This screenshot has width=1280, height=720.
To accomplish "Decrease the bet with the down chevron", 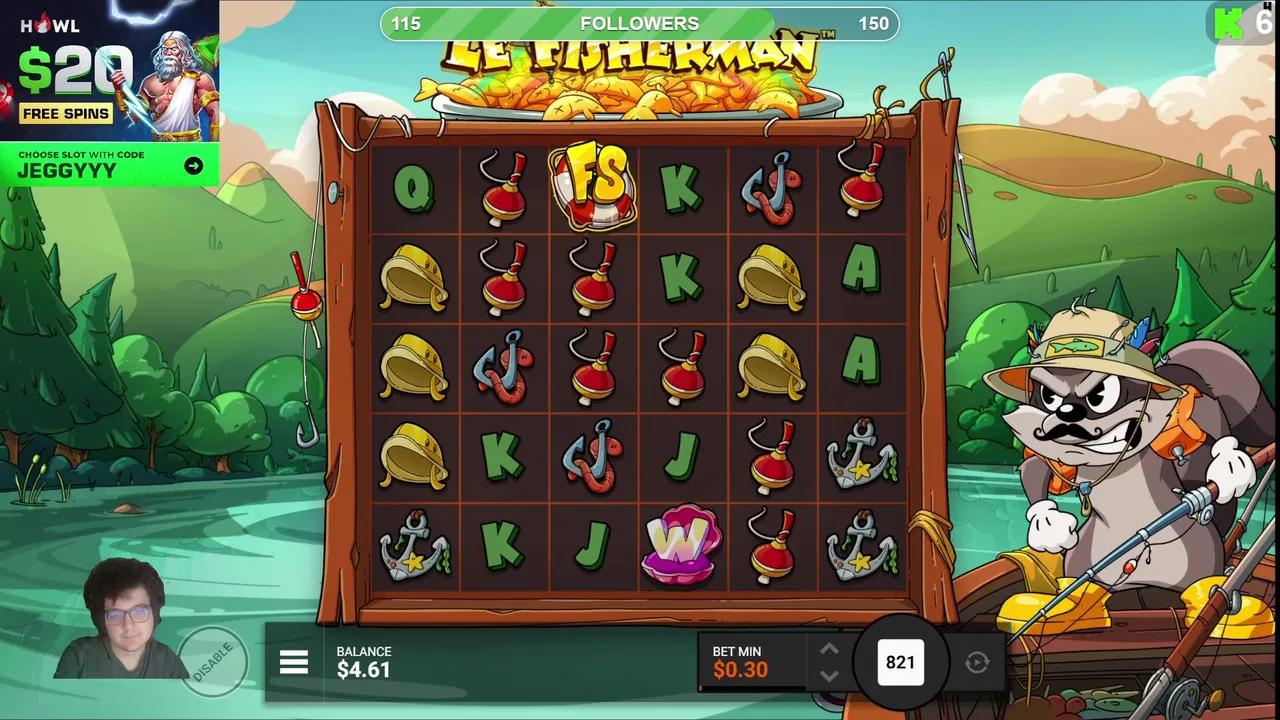I will pos(829,677).
